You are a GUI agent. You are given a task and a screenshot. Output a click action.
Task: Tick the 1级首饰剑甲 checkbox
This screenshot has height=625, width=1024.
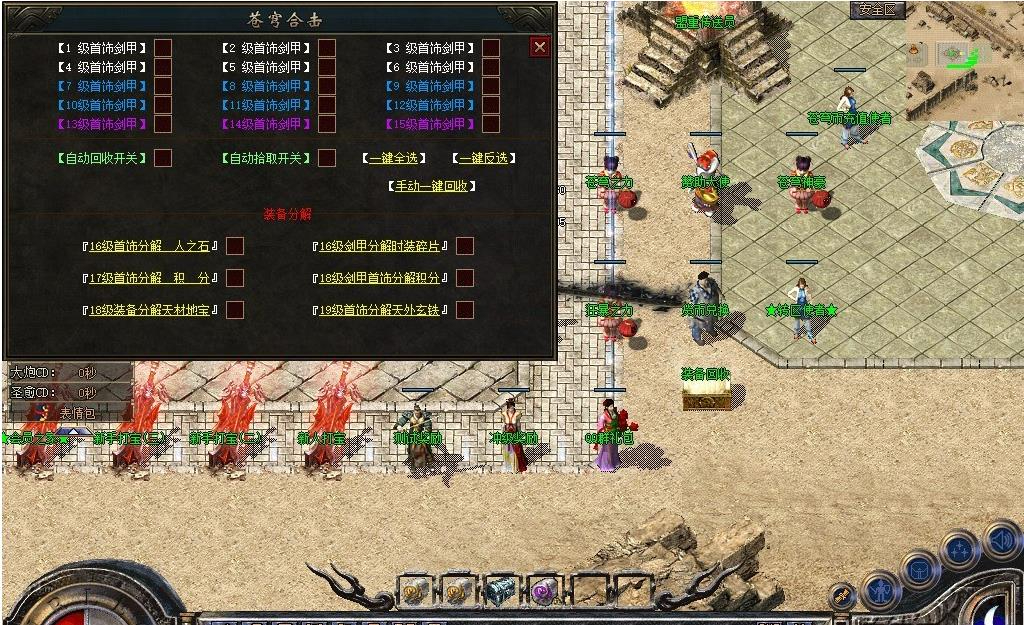(163, 48)
